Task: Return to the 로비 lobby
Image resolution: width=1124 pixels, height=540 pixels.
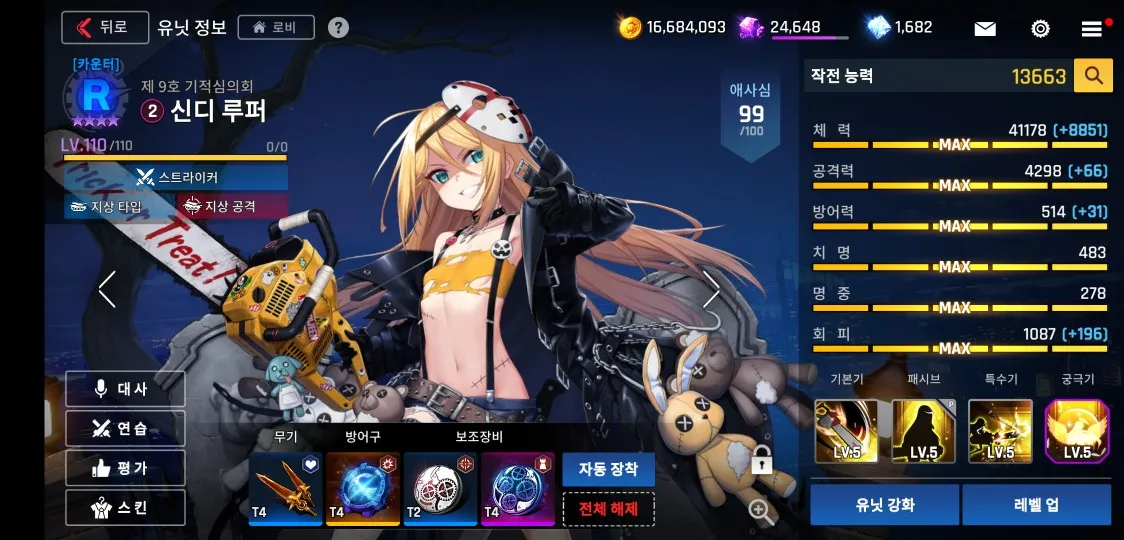Action: (x=276, y=27)
